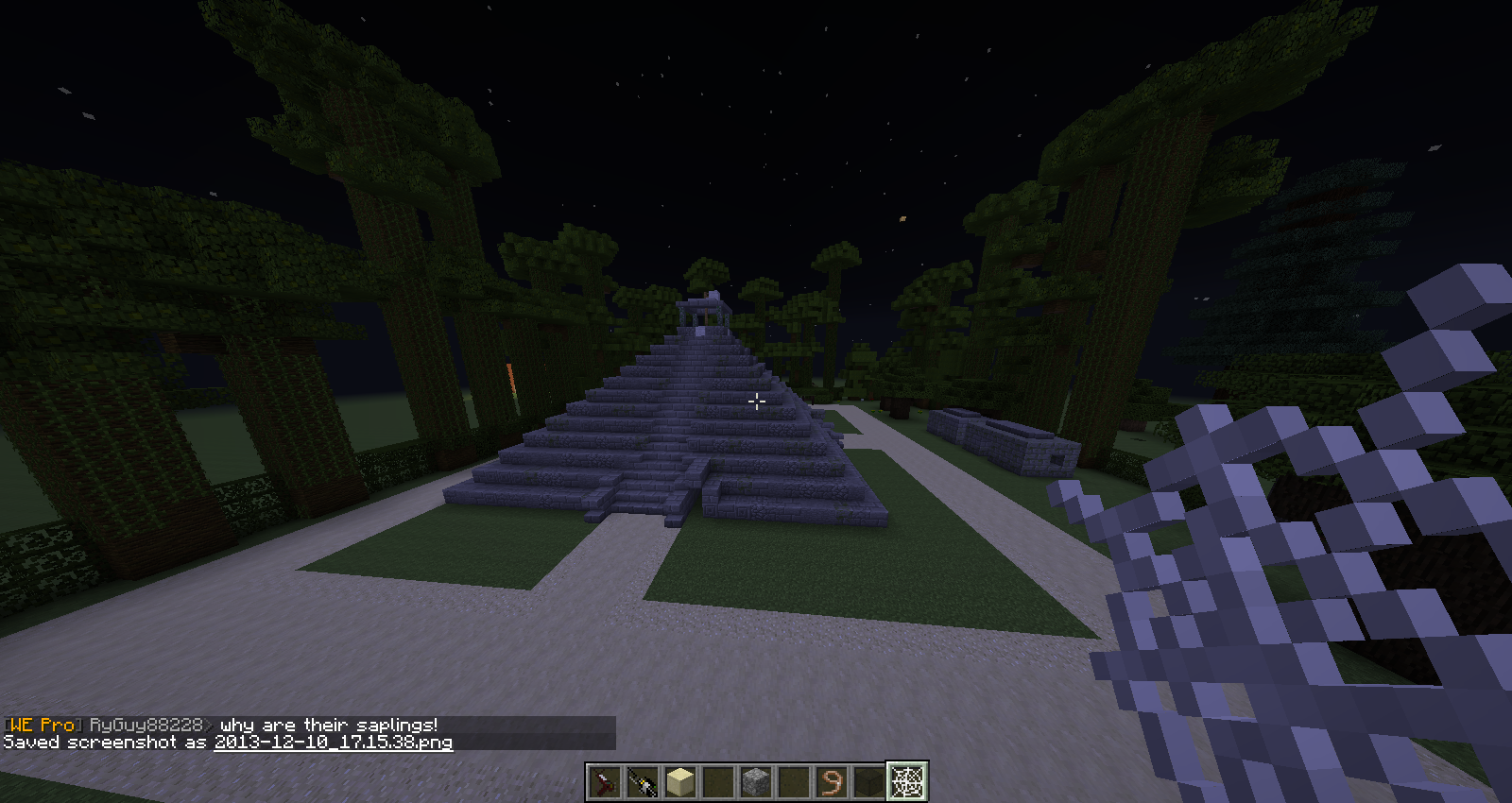Pick the dark block hotbar slot
Viewport: 1512px width, 803px height.
click(x=869, y=781)
